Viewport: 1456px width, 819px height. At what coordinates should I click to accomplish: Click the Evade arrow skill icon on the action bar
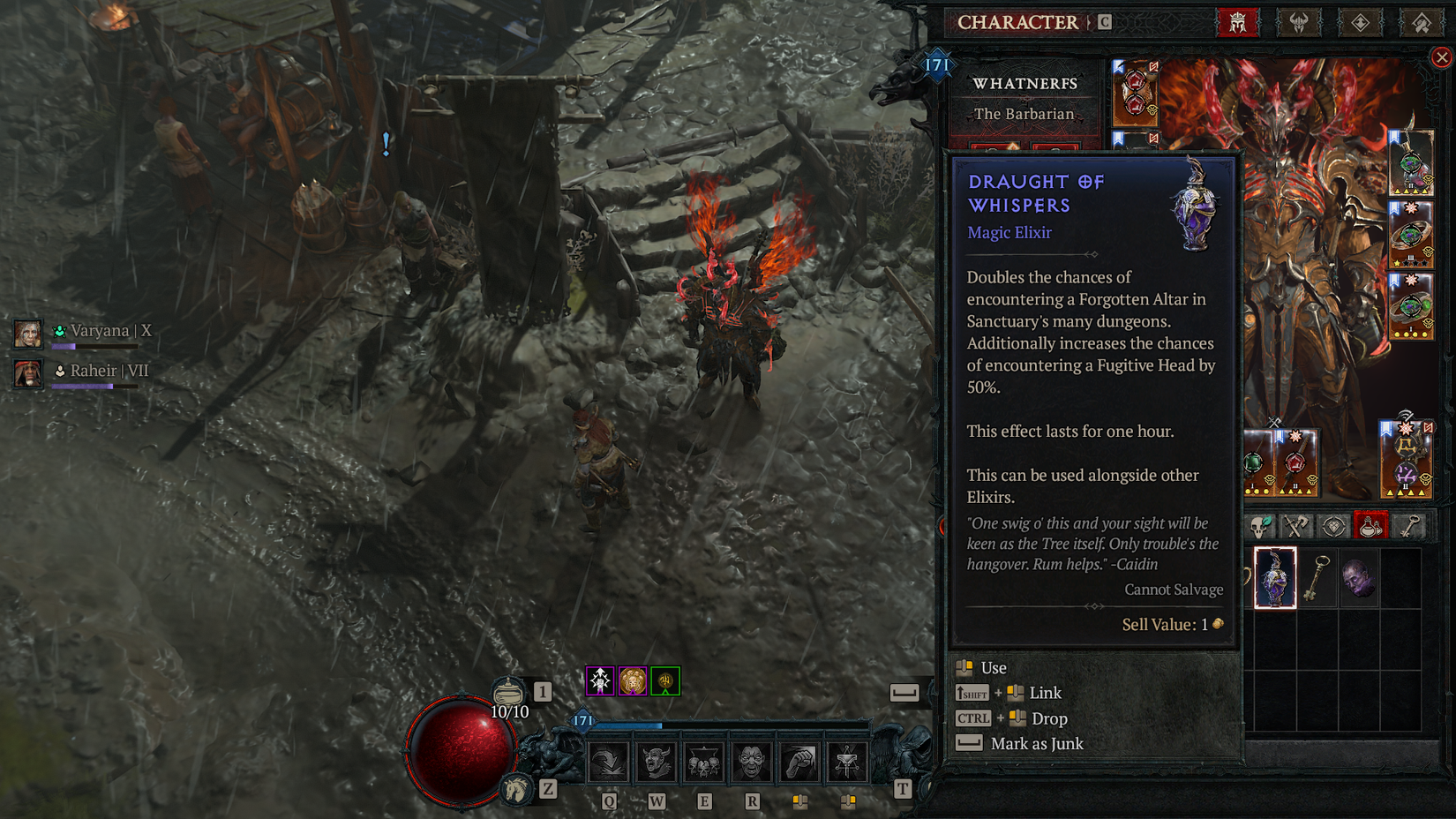click(608, 762)
